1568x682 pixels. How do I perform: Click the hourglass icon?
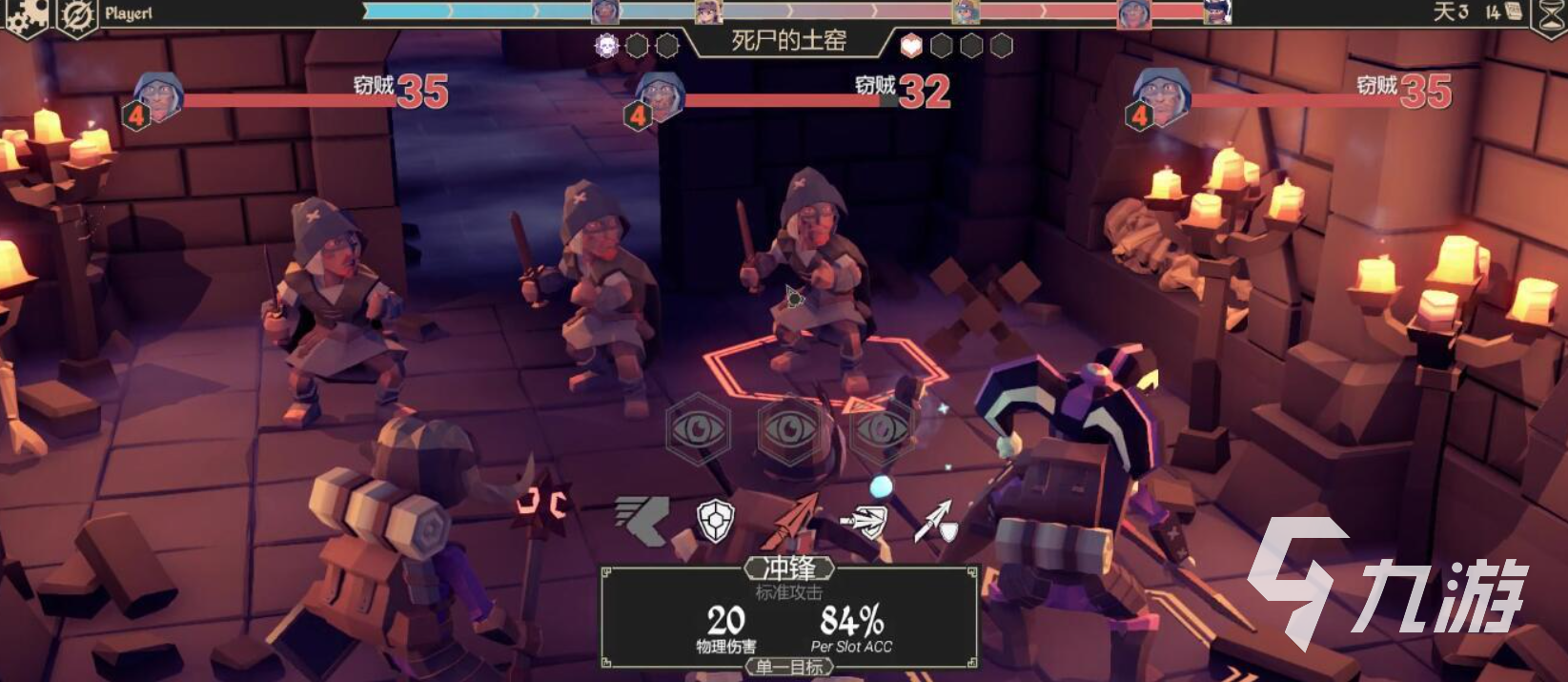1548,15
